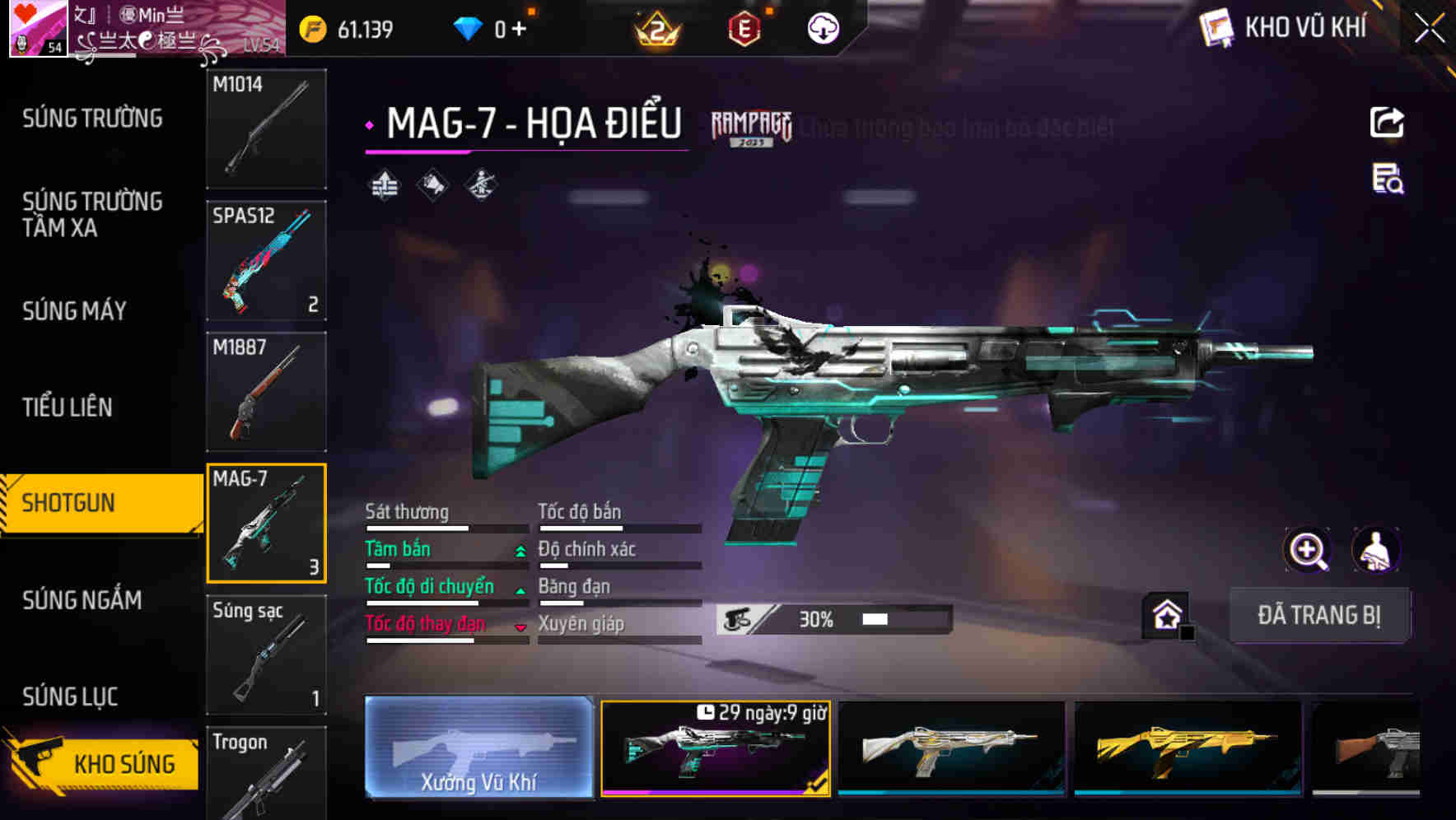
Task: Preview weapon on character icon
Action: 1375,550
